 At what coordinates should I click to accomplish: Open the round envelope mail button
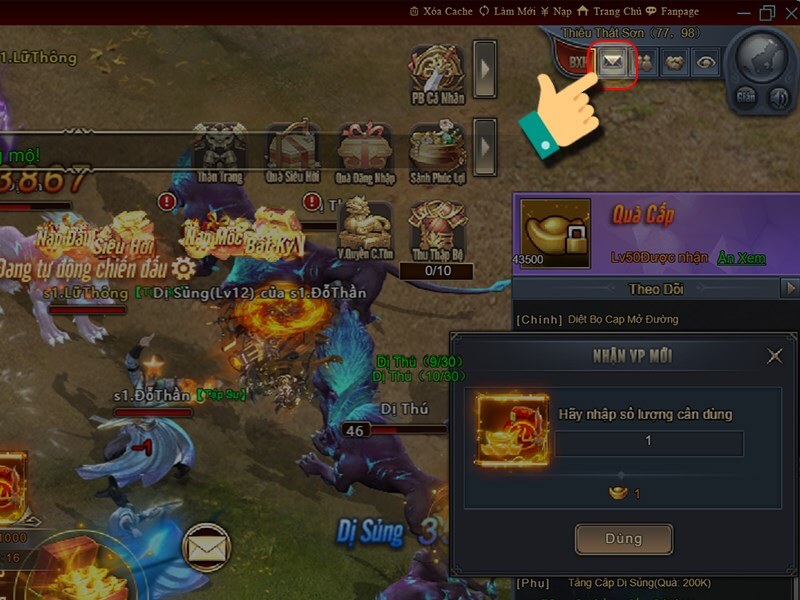(x=207, y=548)
